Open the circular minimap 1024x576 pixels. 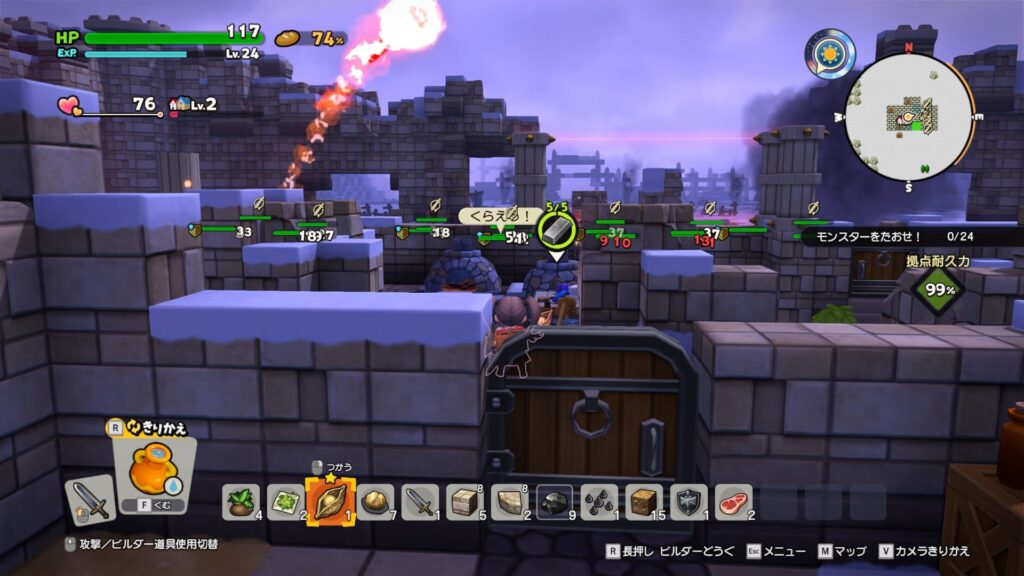tap(909, 118)
